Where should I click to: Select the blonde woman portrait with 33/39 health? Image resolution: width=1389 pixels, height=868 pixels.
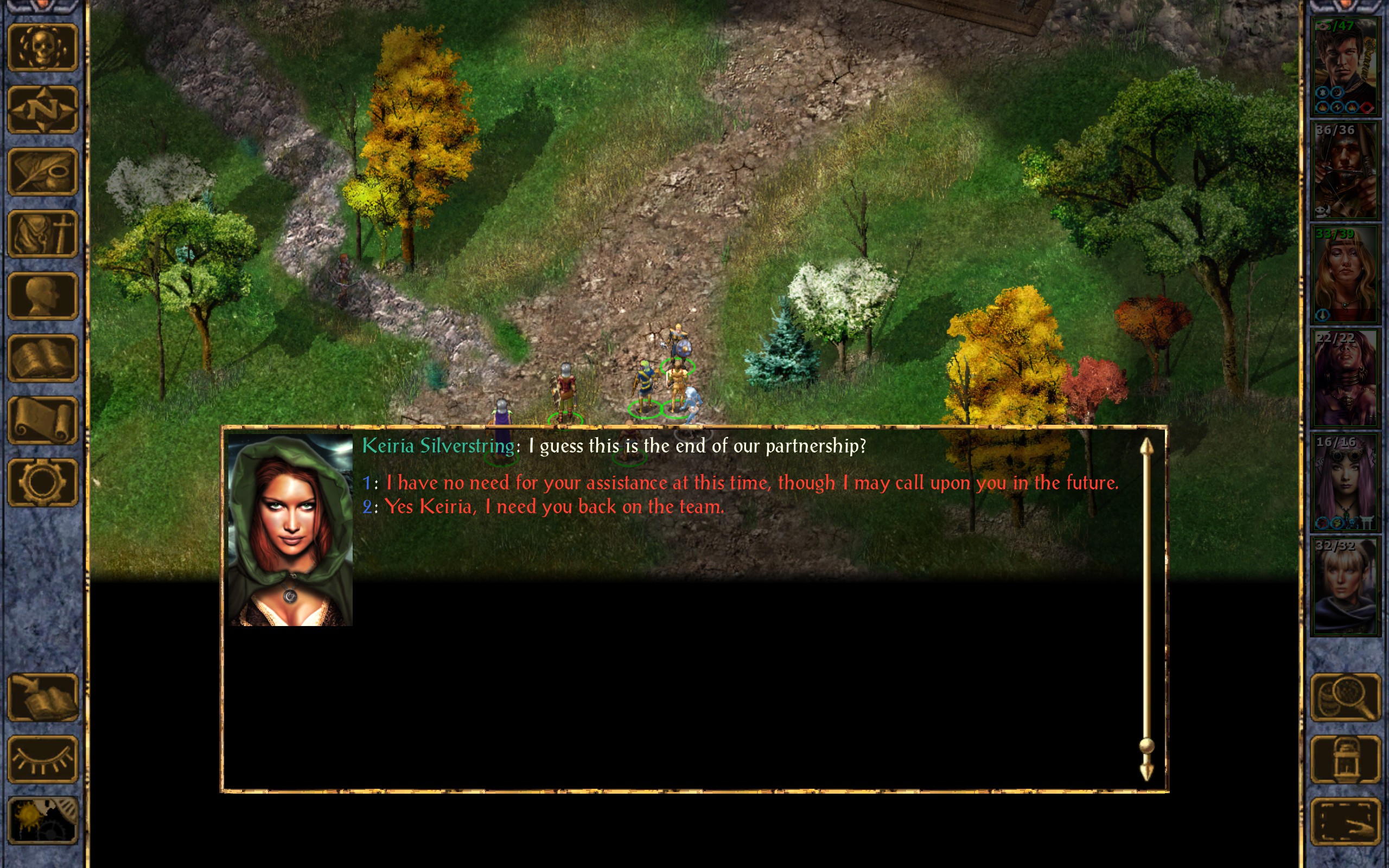click(1345, 275)
